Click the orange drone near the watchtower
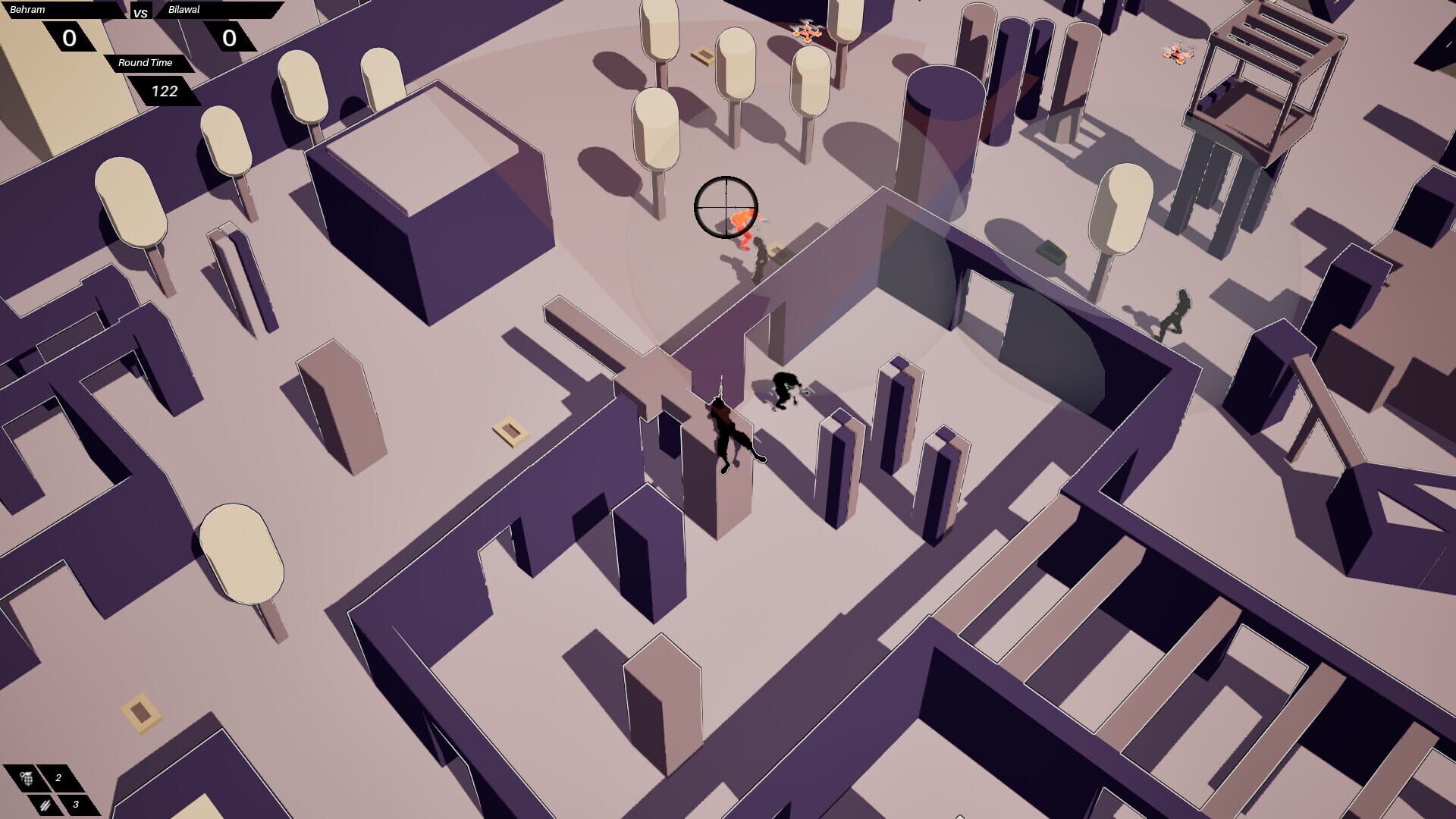The height and width of the screenshot is (819, 1456). pyautogui.click(x=1177, y=55)
